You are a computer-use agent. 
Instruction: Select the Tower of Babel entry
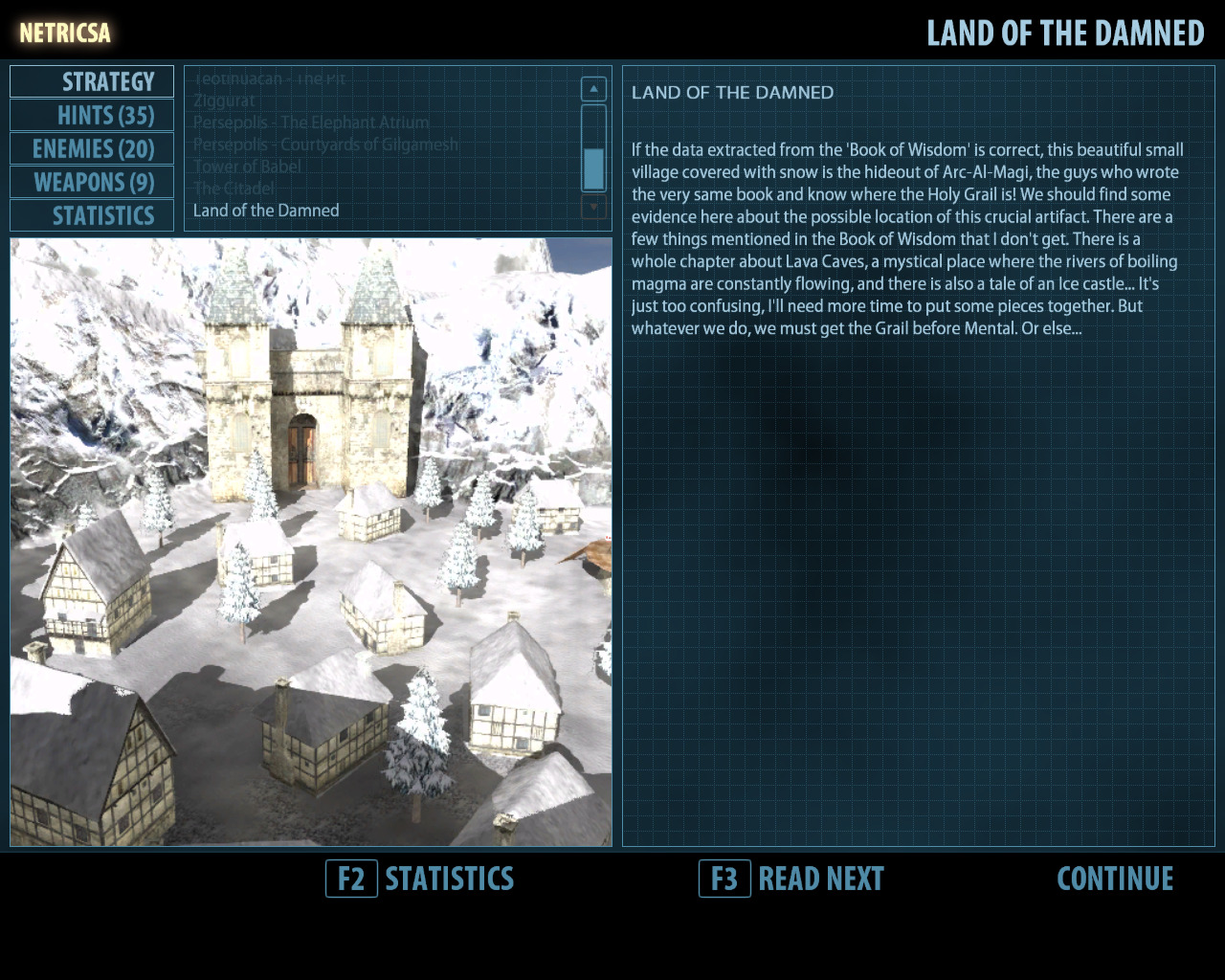click(x=247, y=167)
